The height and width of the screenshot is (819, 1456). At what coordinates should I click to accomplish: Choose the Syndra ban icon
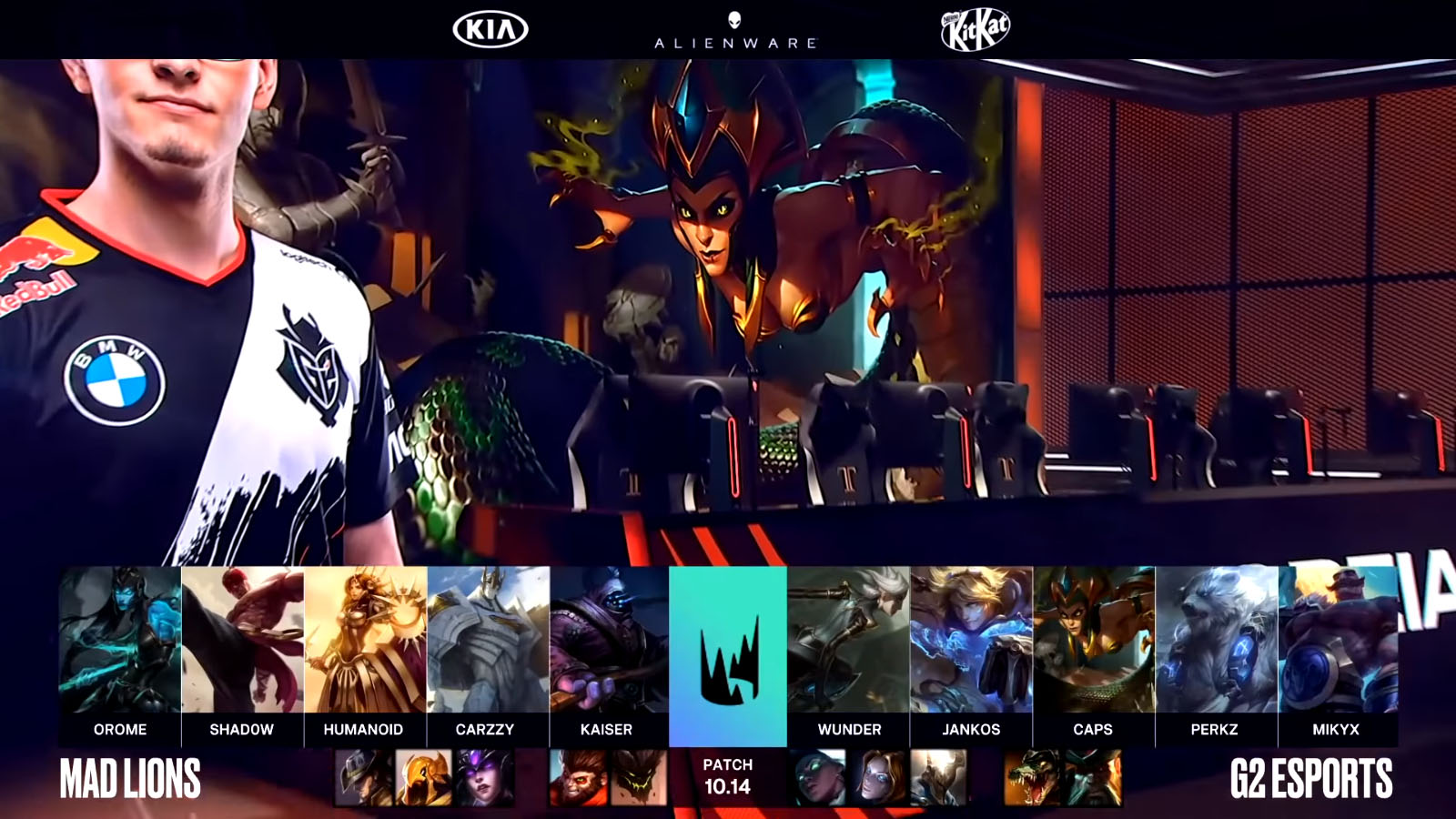[484, 778]
